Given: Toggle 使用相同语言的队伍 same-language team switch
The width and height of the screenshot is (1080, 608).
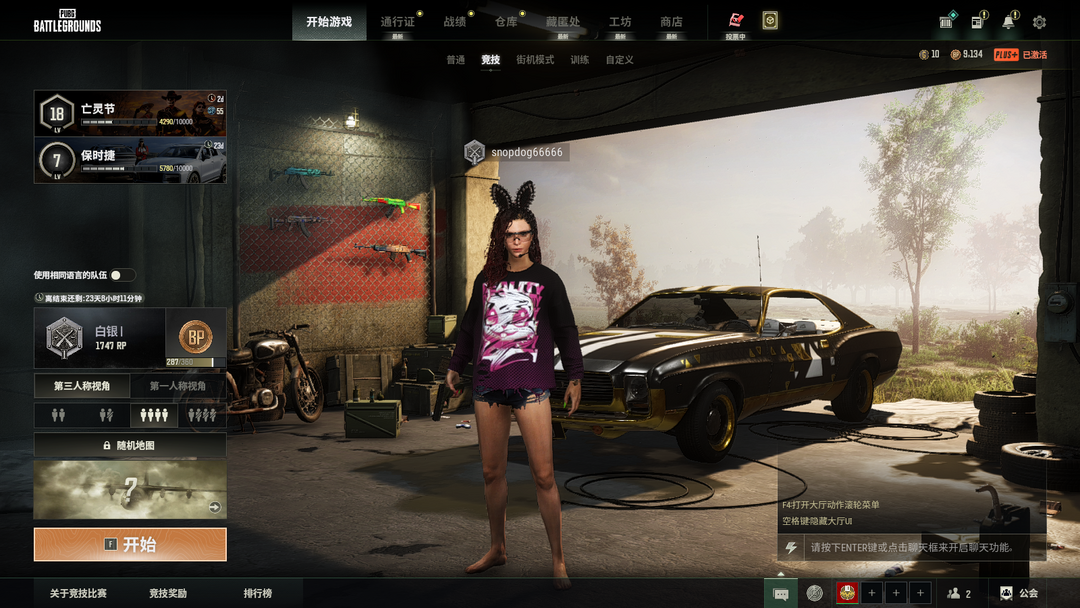Looking at the screenshot, I should (x=122, y=275).
